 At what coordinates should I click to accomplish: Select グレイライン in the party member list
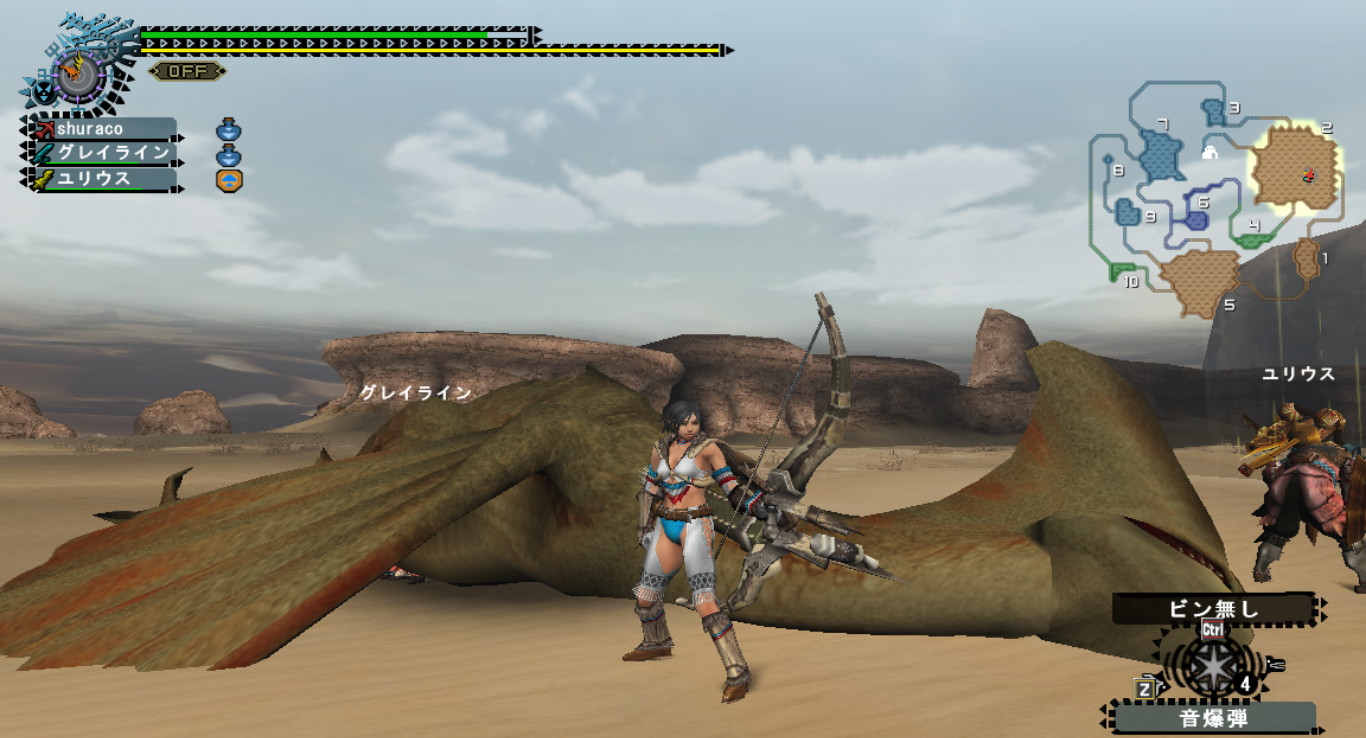tap(104, 154)
